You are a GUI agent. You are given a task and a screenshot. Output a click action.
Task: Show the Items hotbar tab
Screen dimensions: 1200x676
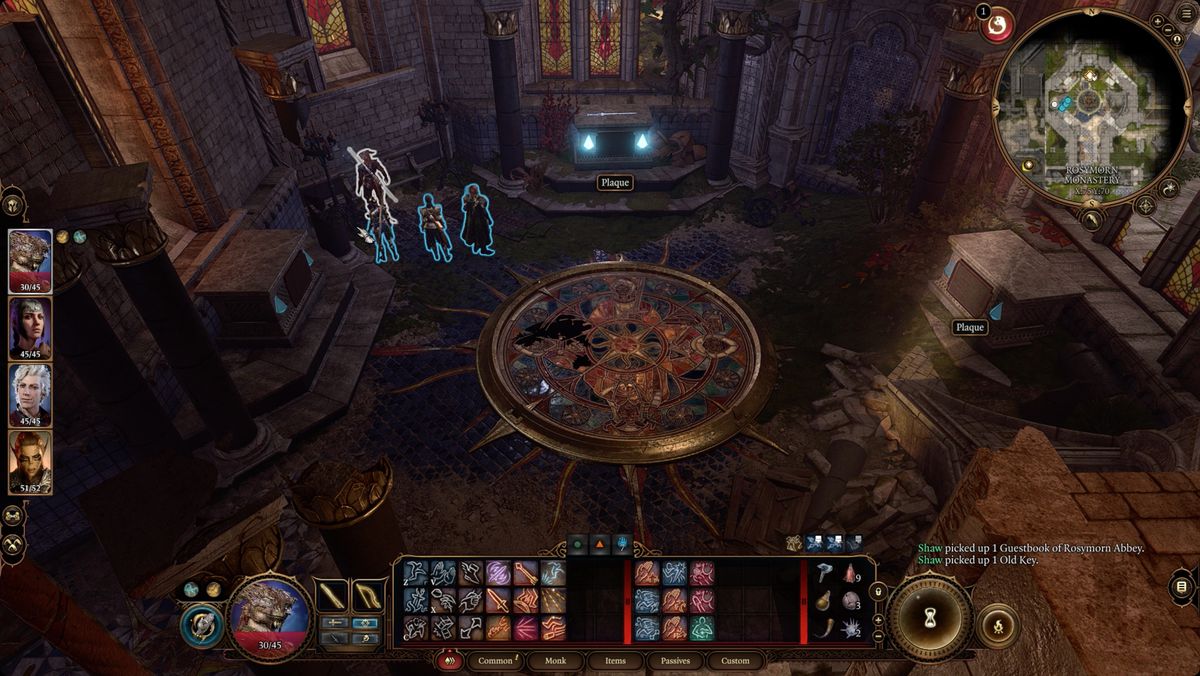tap(615, 661)
